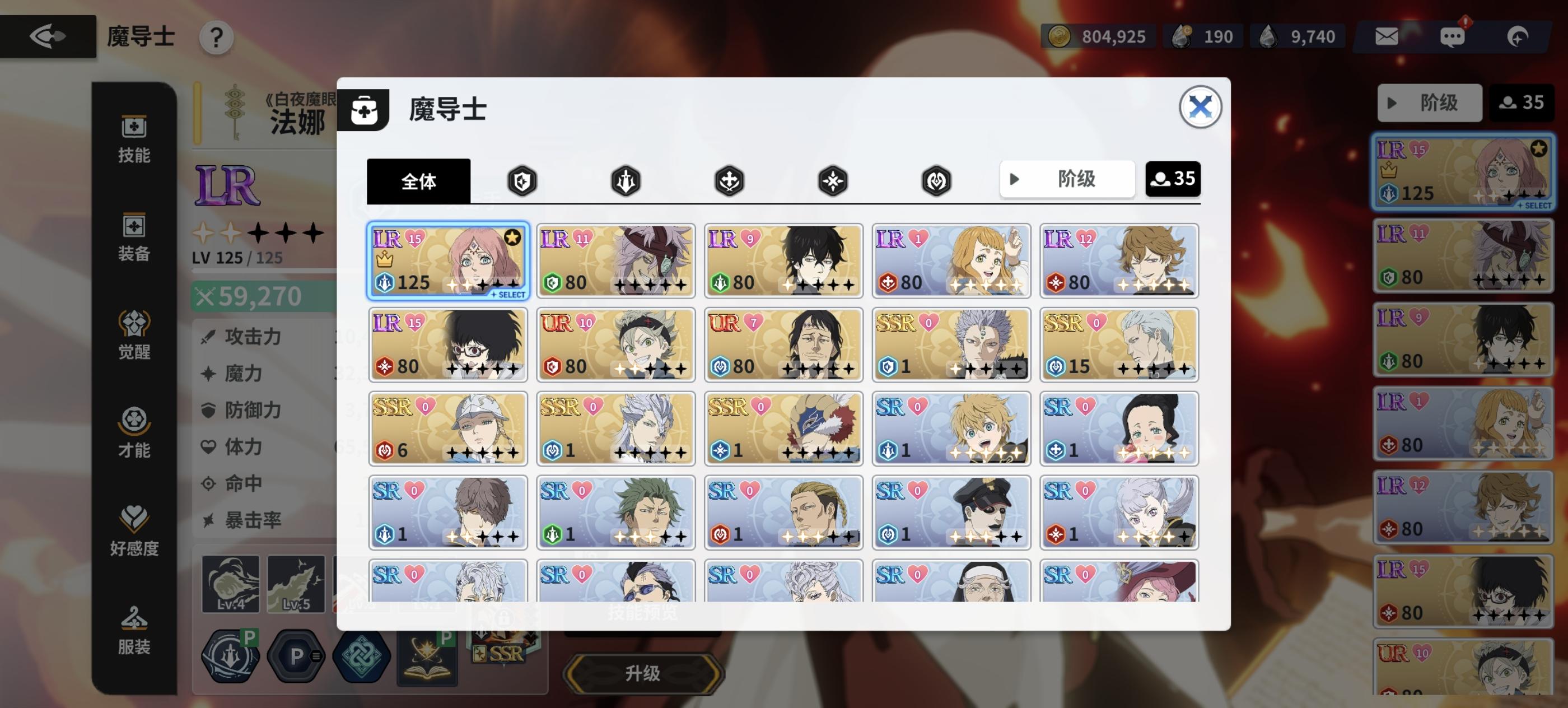Switch to the 全体 tab

419,181
